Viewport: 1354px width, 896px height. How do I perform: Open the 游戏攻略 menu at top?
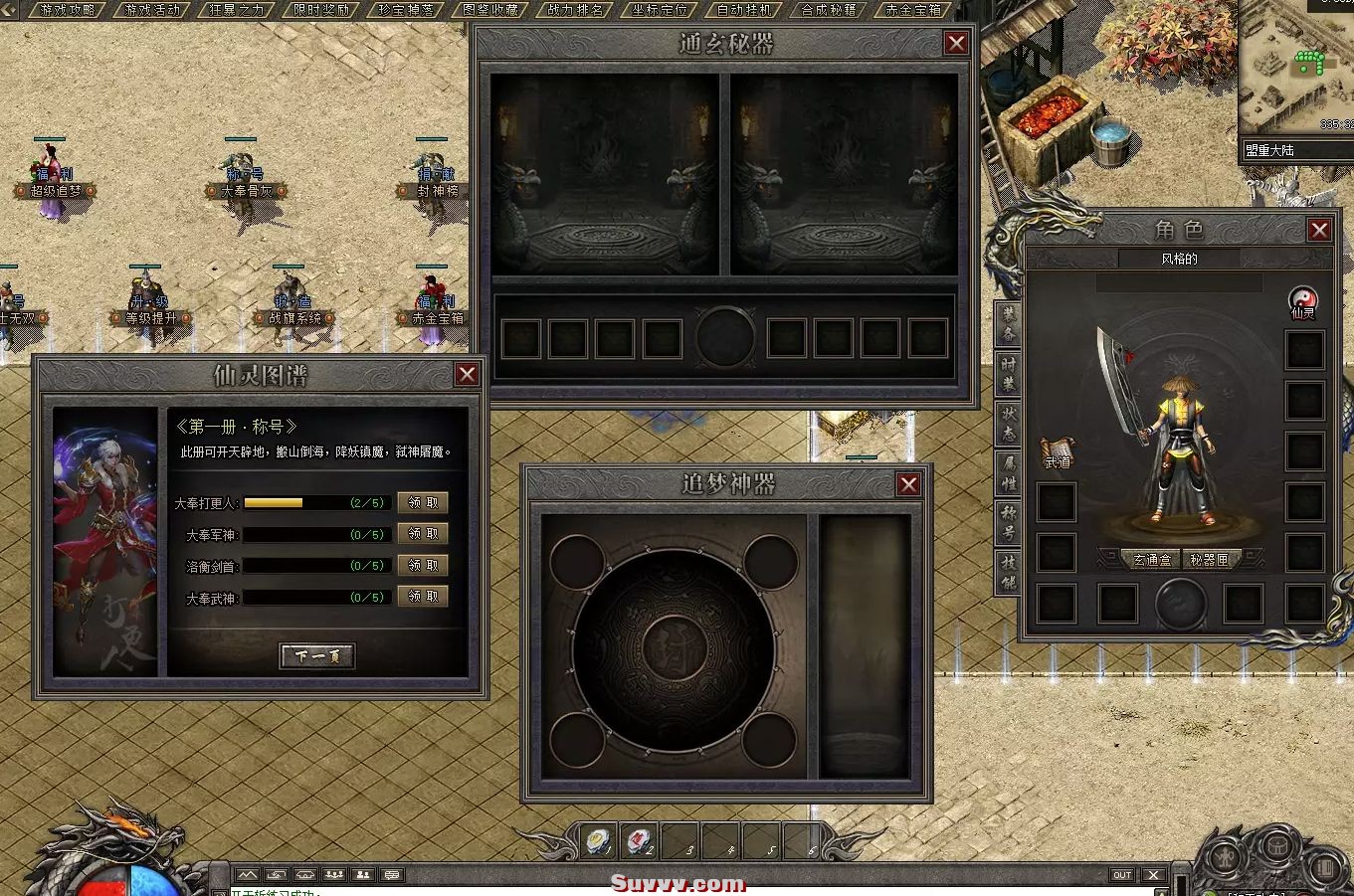pyautogui.click(x=68, y=10)
